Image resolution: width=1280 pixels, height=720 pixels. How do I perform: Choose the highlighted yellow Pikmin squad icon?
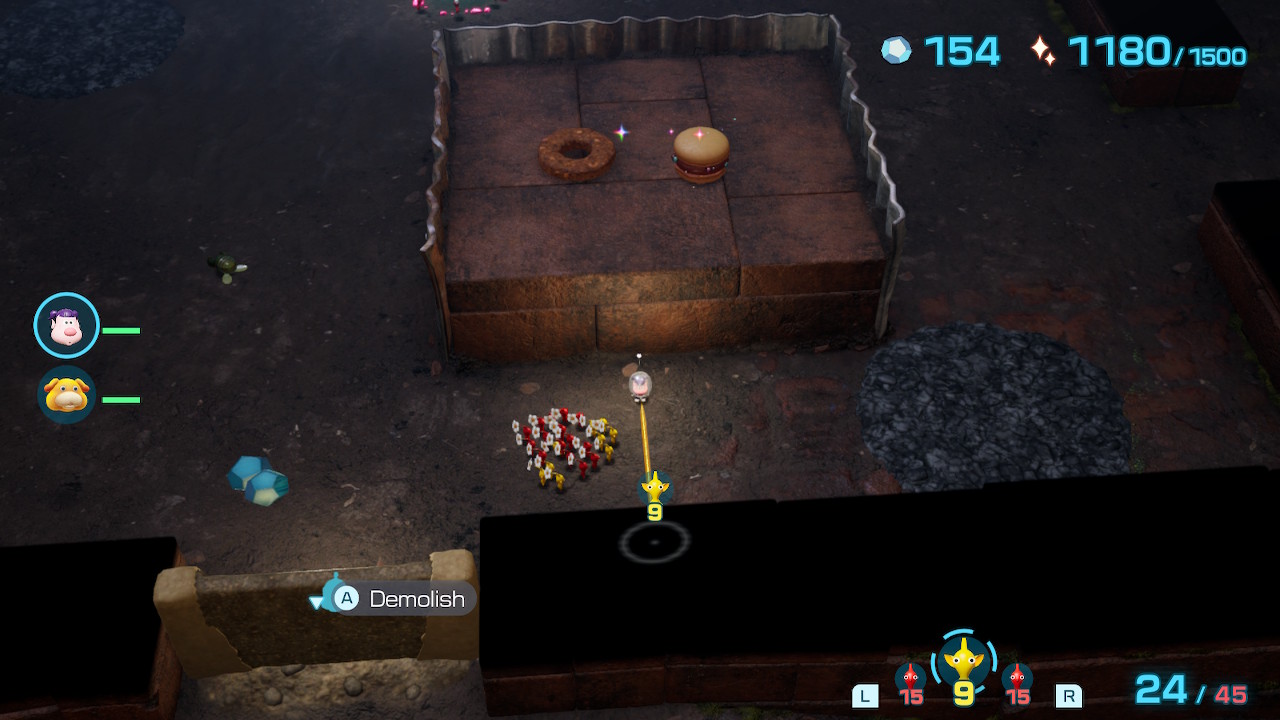963,661
